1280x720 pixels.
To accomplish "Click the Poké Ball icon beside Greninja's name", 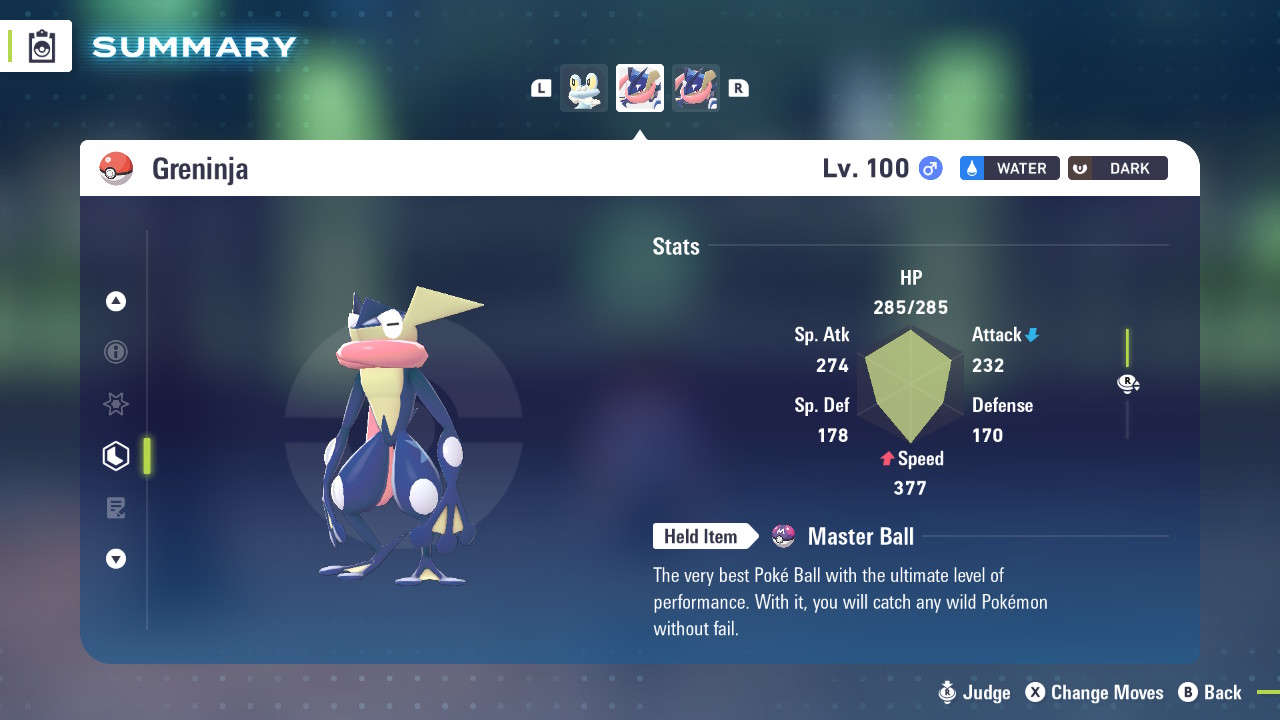I will point(117,168).
